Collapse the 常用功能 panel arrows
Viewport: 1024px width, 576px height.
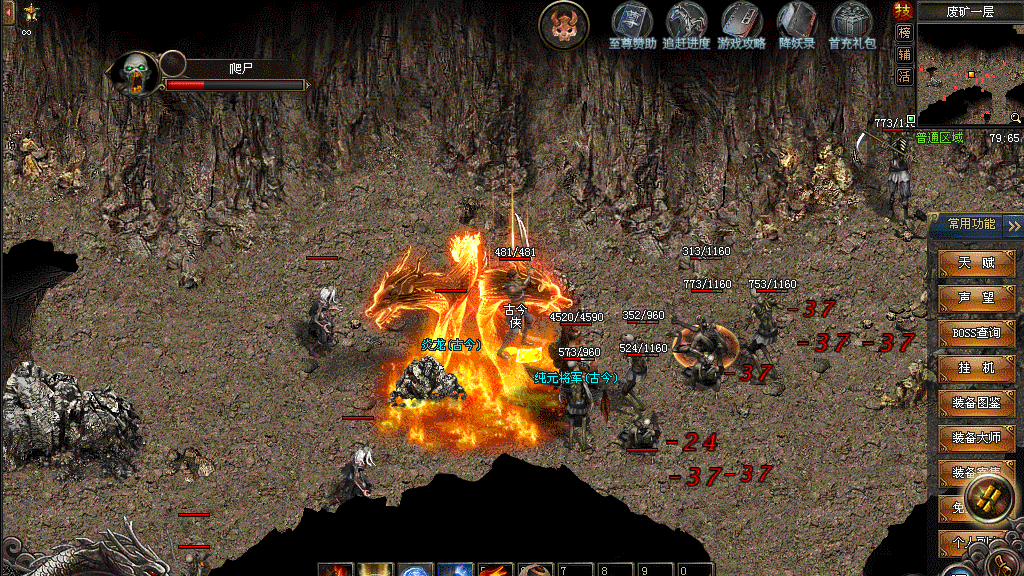click(x=1014, y=225)
